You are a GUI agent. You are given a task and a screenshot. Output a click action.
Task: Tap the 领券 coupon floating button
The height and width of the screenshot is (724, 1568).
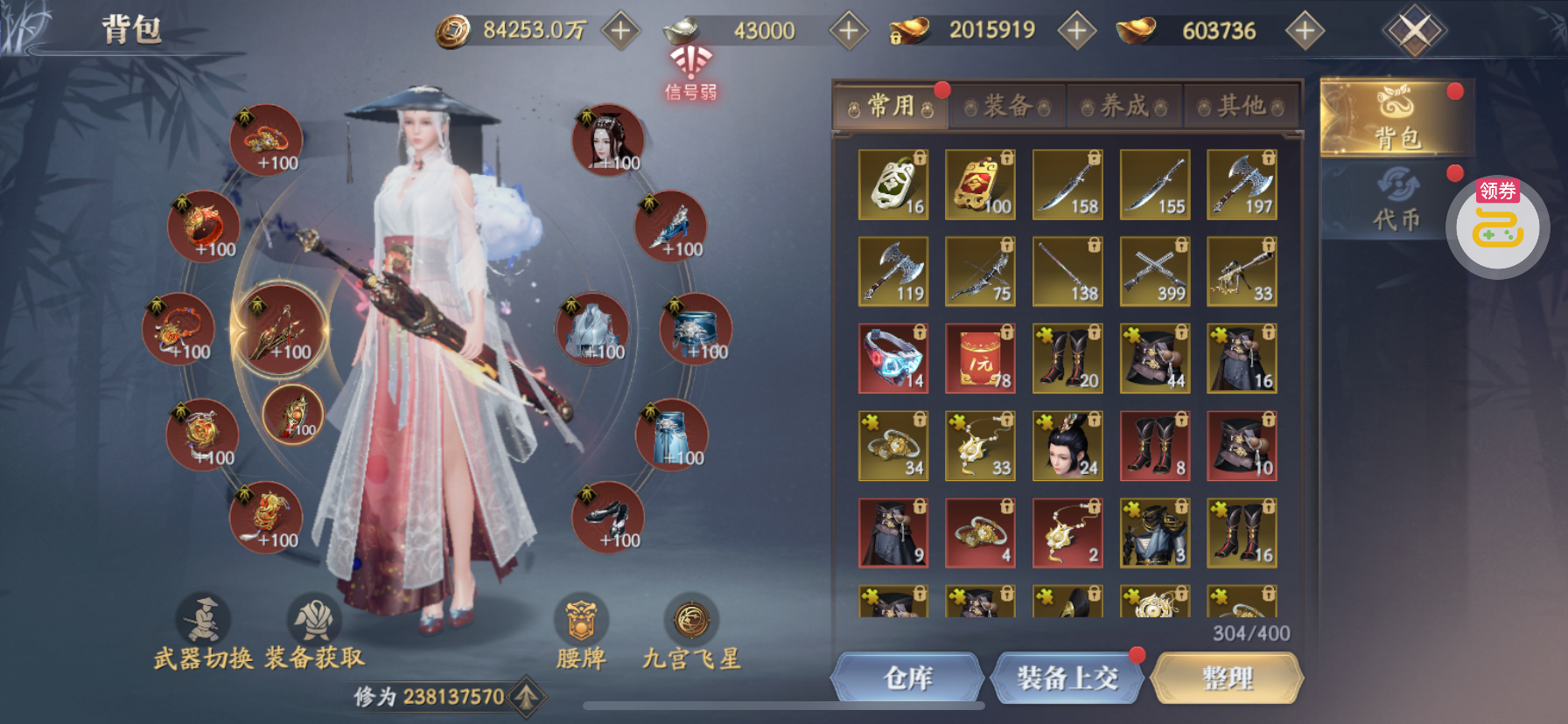[x=1497, y=226]
